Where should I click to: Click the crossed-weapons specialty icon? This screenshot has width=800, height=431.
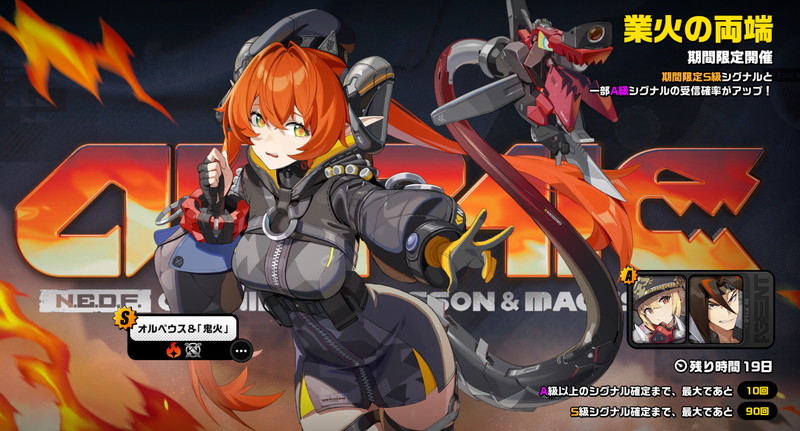pos(192,351)
